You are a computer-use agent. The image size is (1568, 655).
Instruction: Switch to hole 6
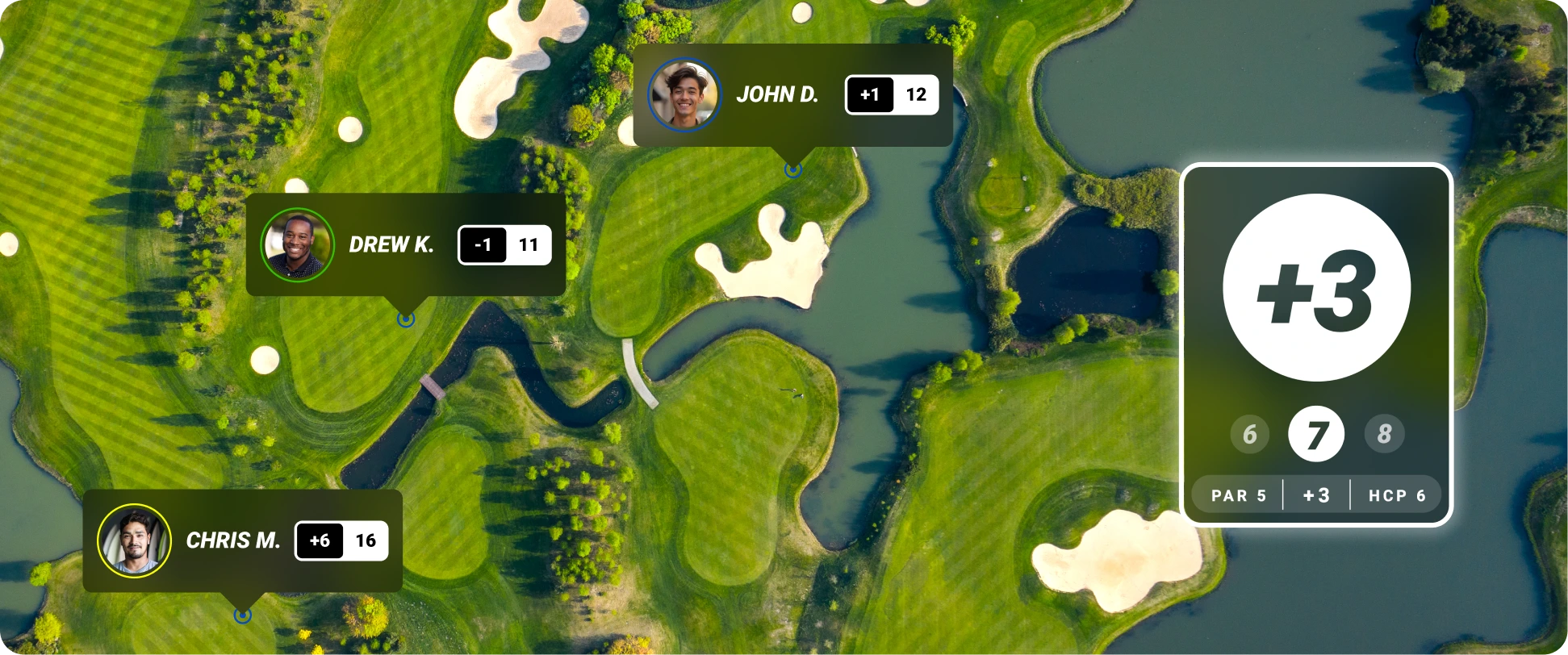click(x=1249, y=434)
